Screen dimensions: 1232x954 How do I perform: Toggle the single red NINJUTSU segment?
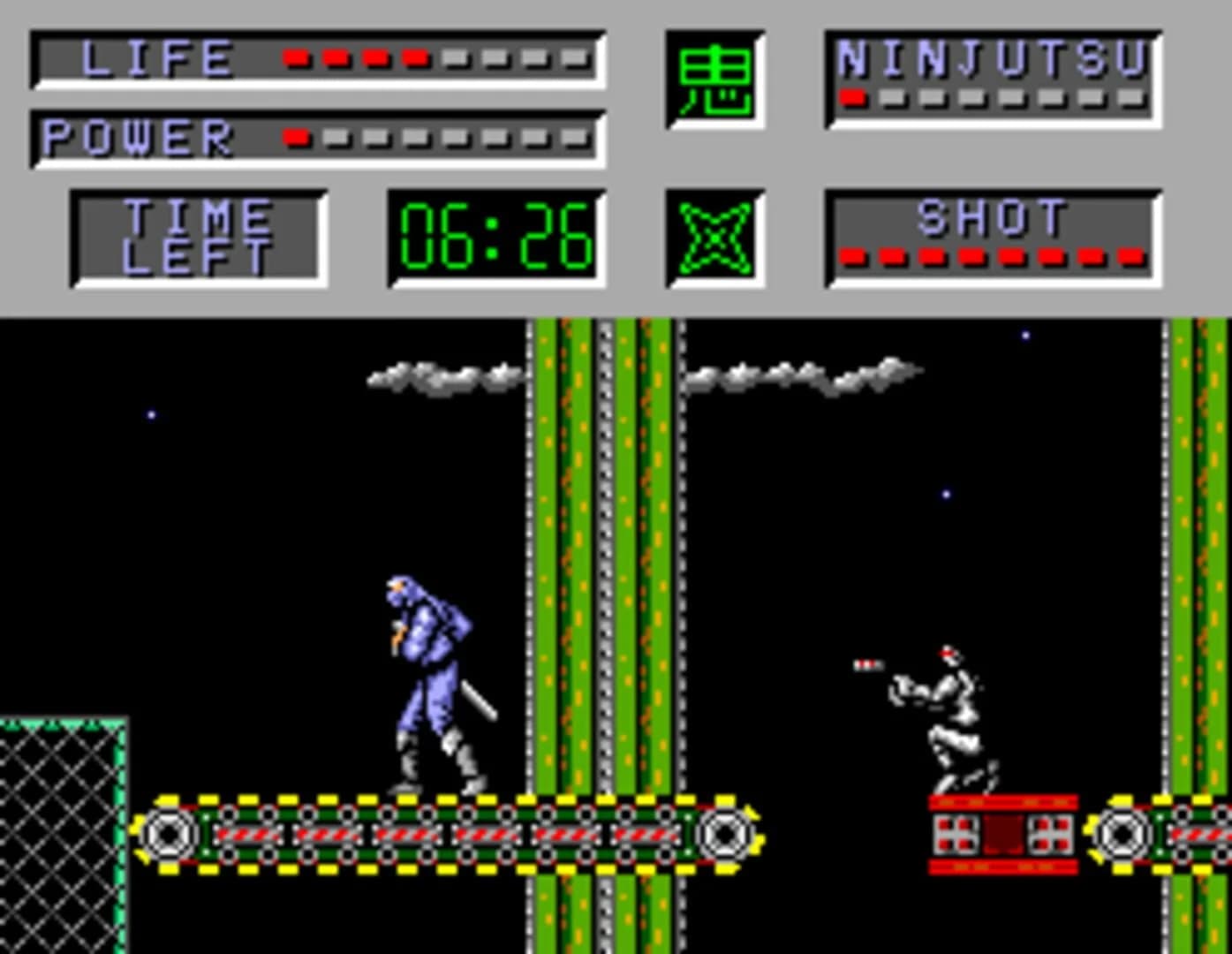point(852,99)
